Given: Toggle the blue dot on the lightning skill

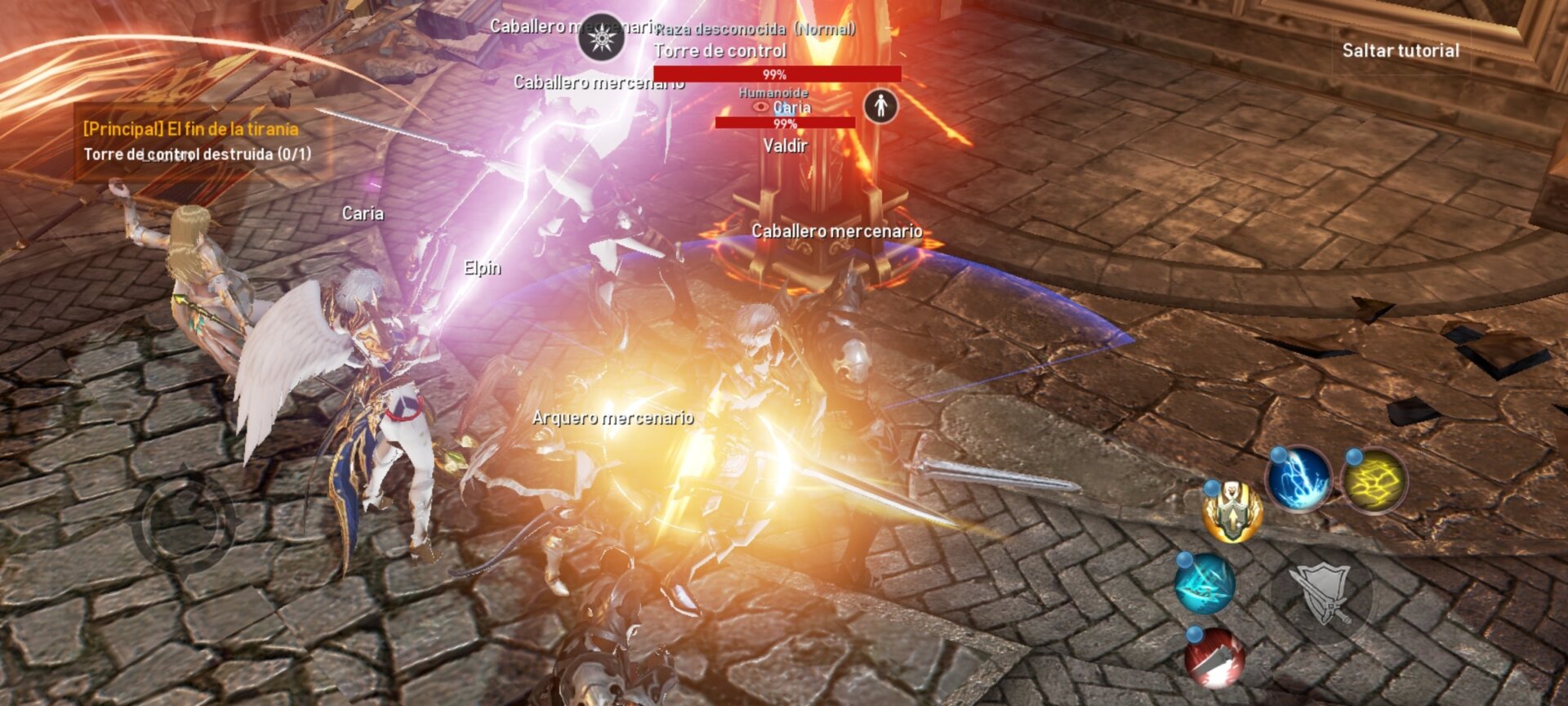Looking at the screenshot, I should (1276, 454).
